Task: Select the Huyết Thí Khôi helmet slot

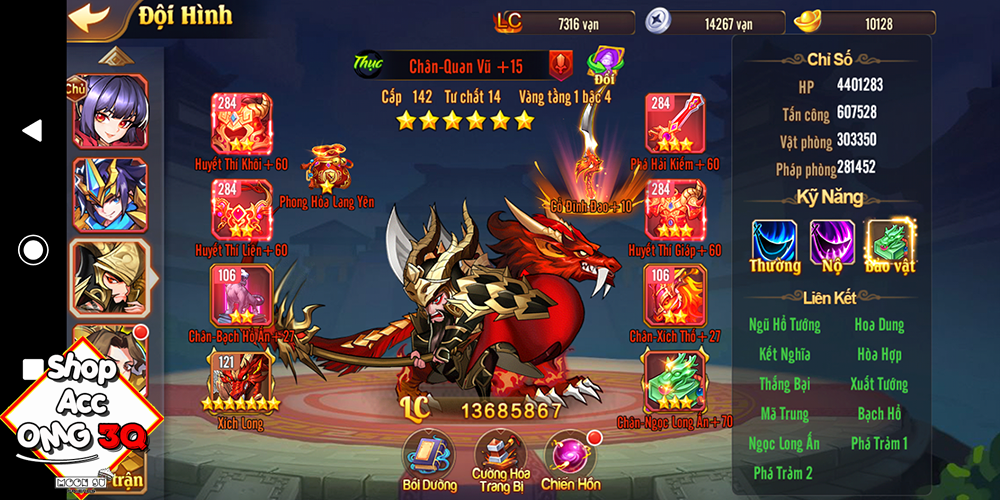Action: click(241, 124)
